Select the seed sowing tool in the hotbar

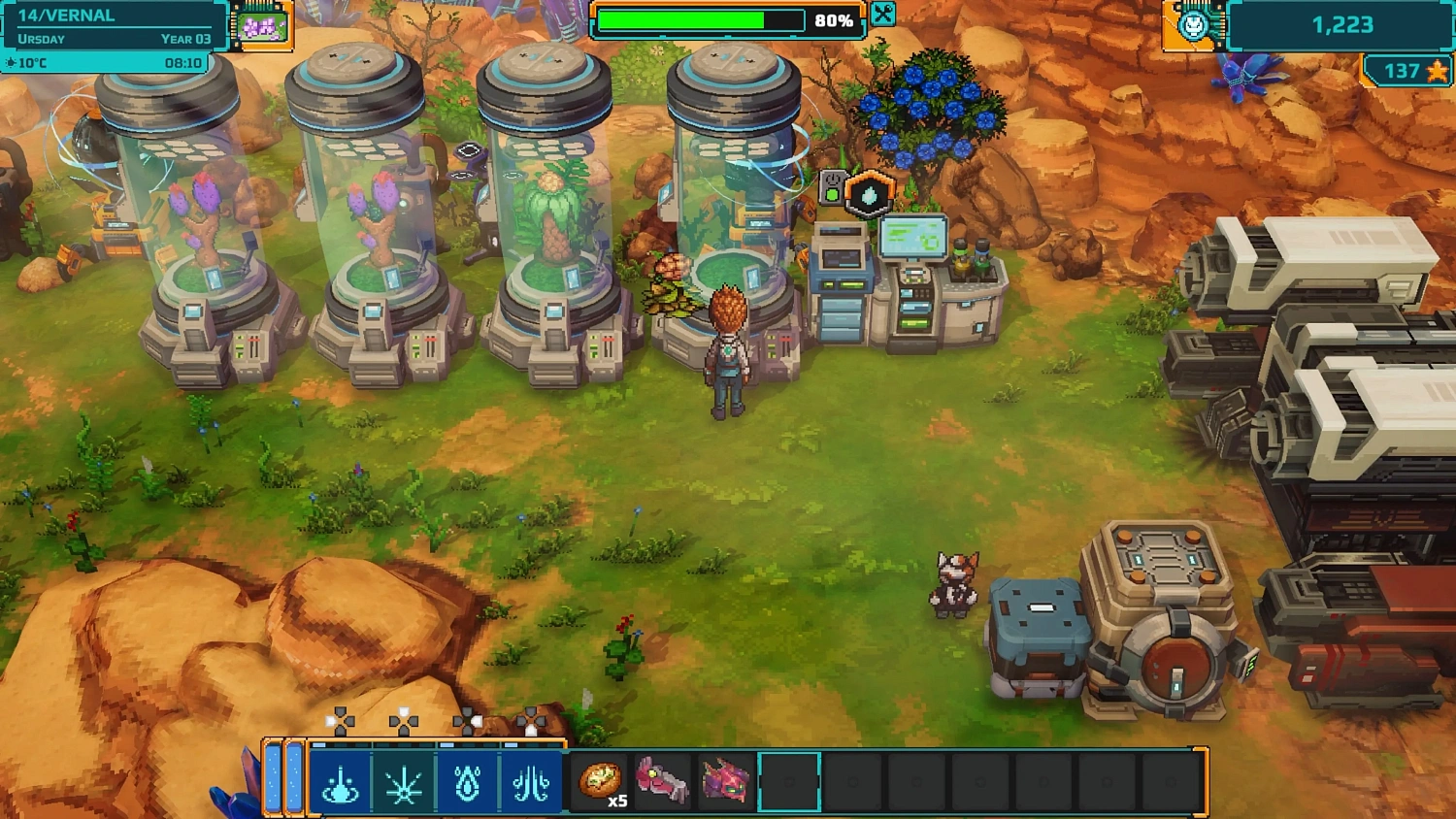(532, 781)
